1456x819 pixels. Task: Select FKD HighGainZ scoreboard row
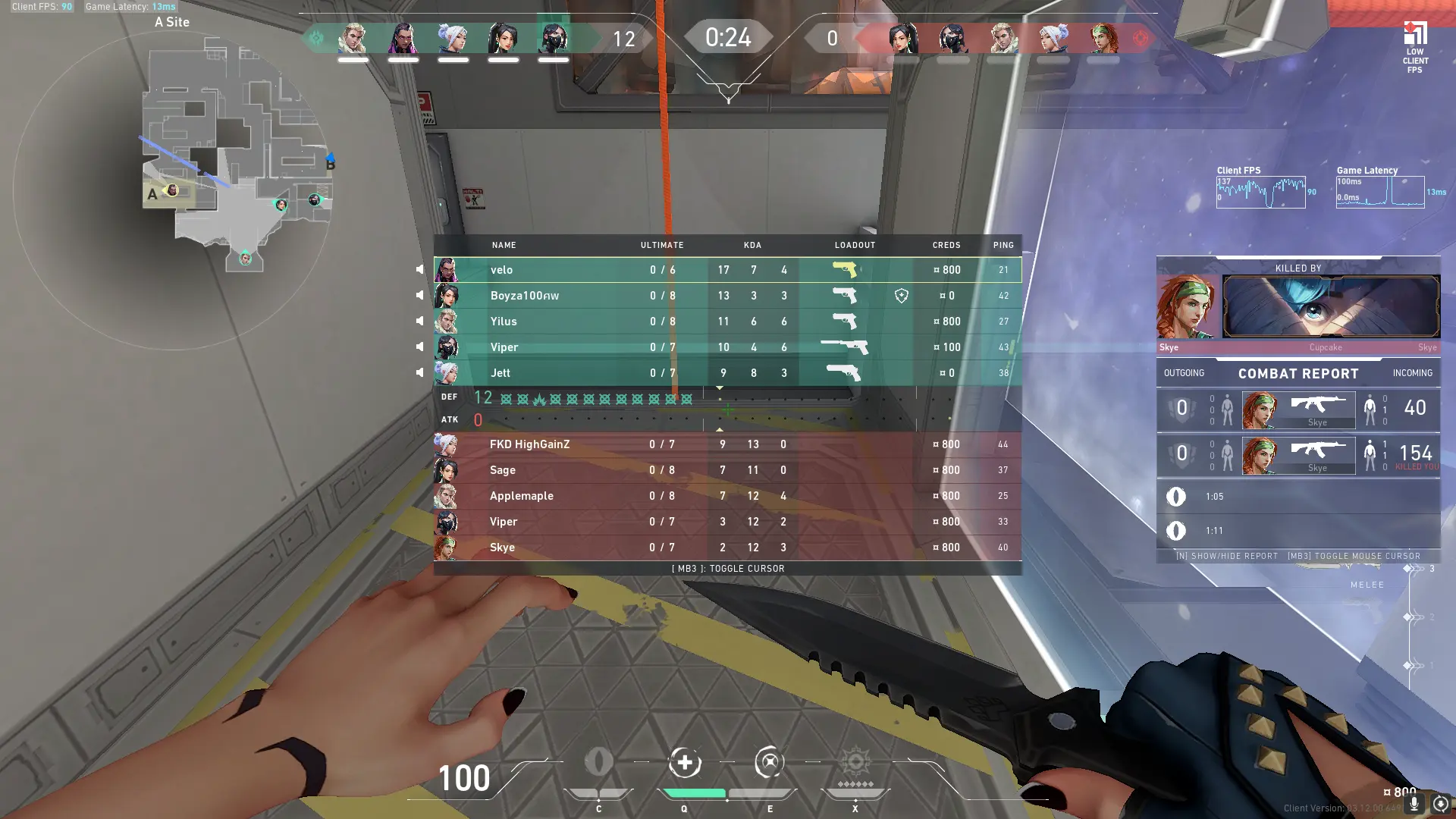click(x=727, y=444)
